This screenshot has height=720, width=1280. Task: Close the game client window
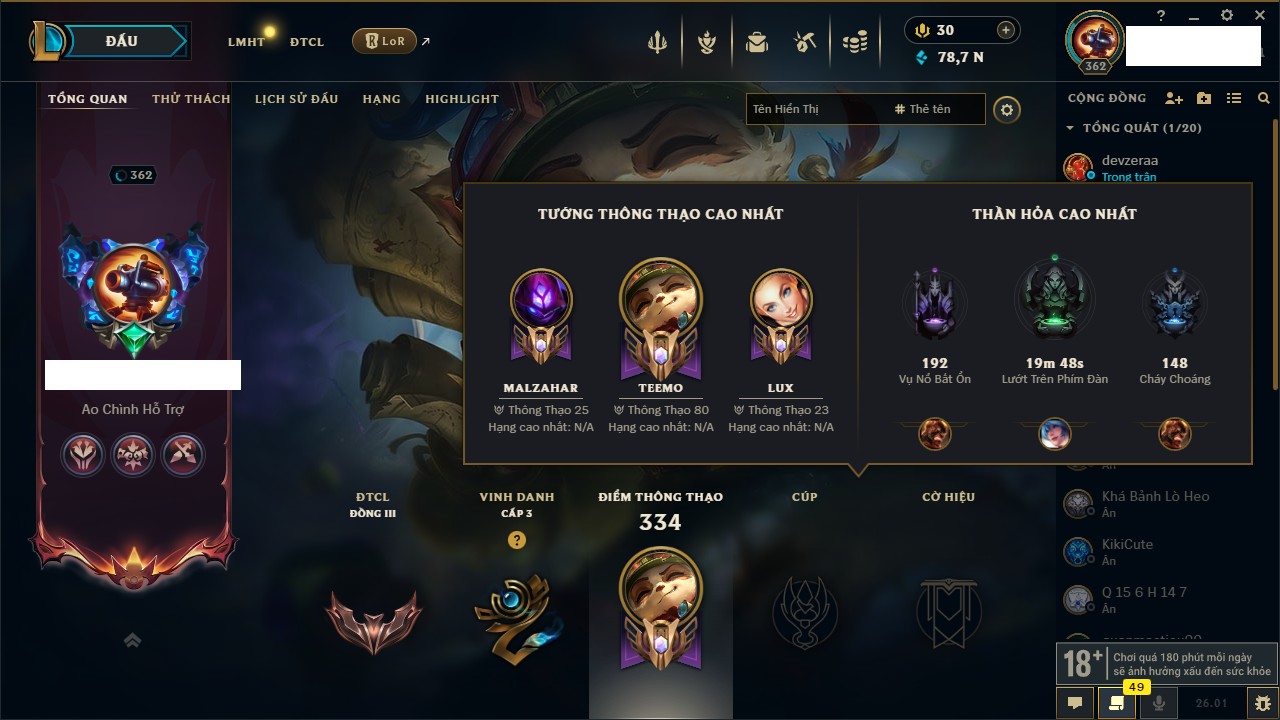tap(1256, 15)
